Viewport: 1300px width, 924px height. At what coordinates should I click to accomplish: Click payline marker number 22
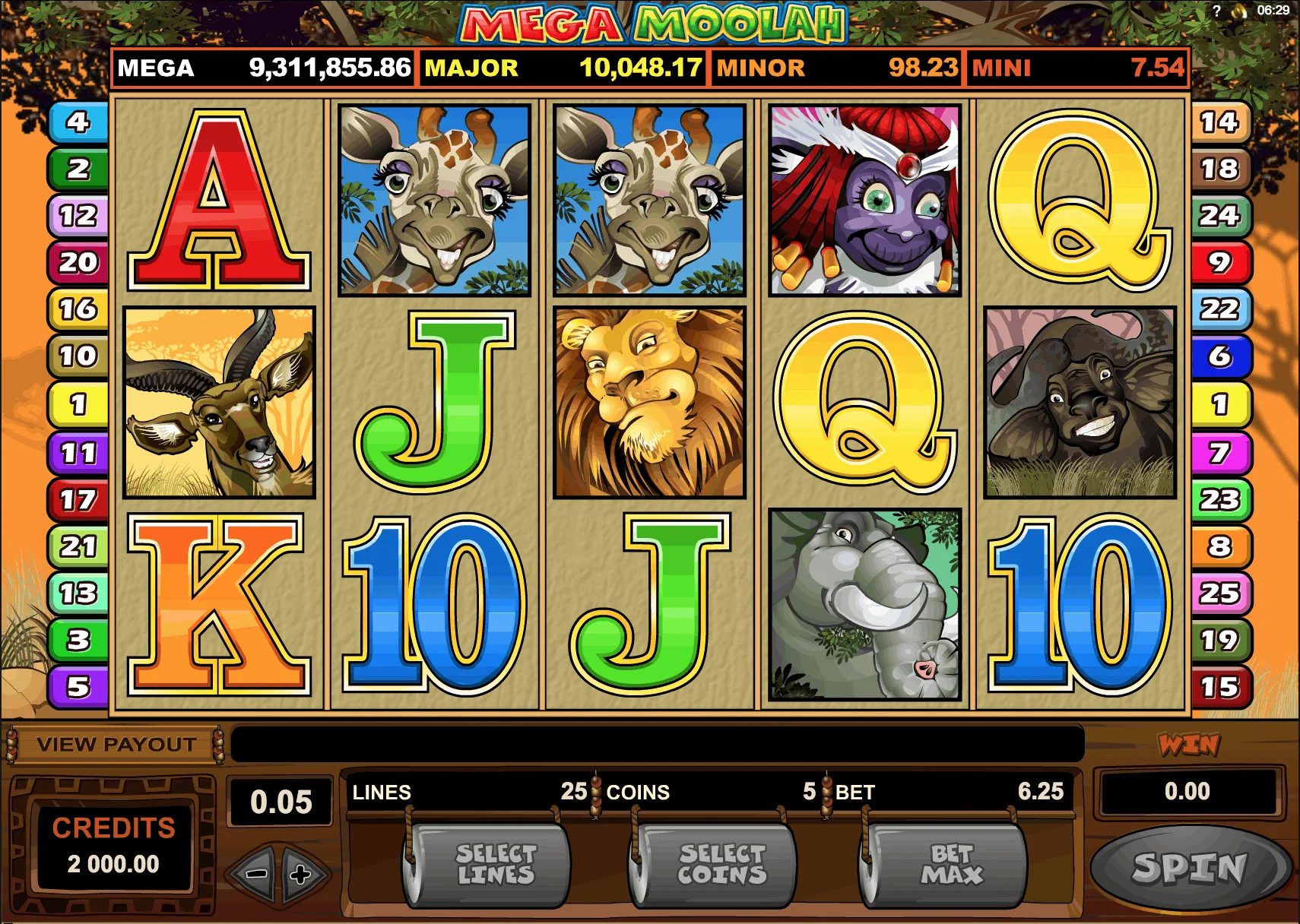[x=1219, y=309]
